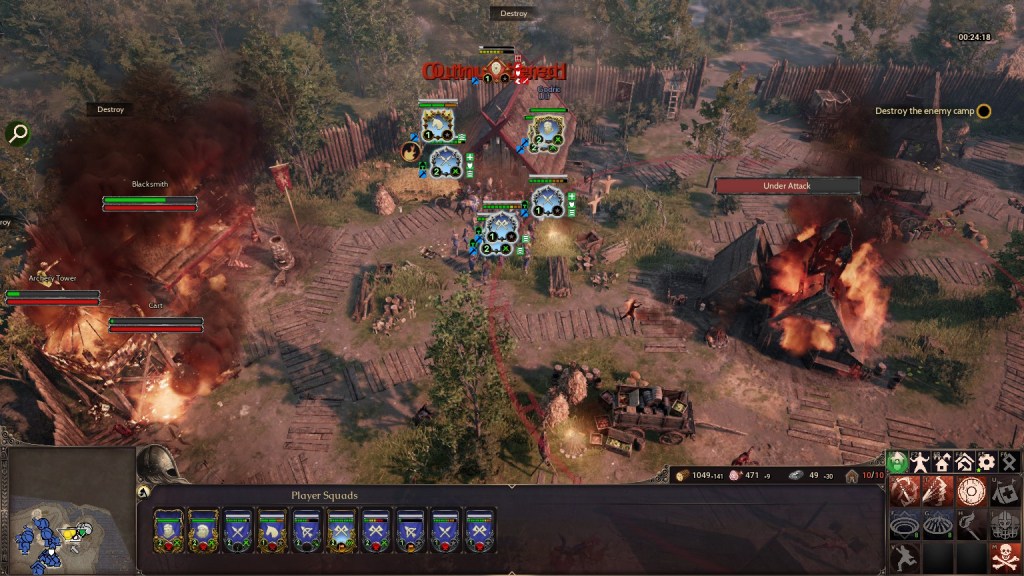Image resolution: width=1024 pixels, height=576 pixels.
Task: Click the skull and crossbones command
Action: pyautogui.click(x=1005, y=557)
